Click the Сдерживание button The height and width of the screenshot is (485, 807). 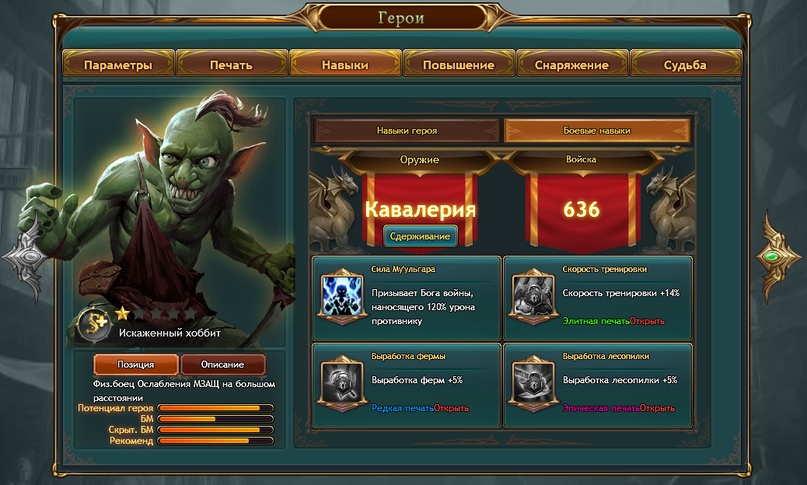(x=420, y=236)
